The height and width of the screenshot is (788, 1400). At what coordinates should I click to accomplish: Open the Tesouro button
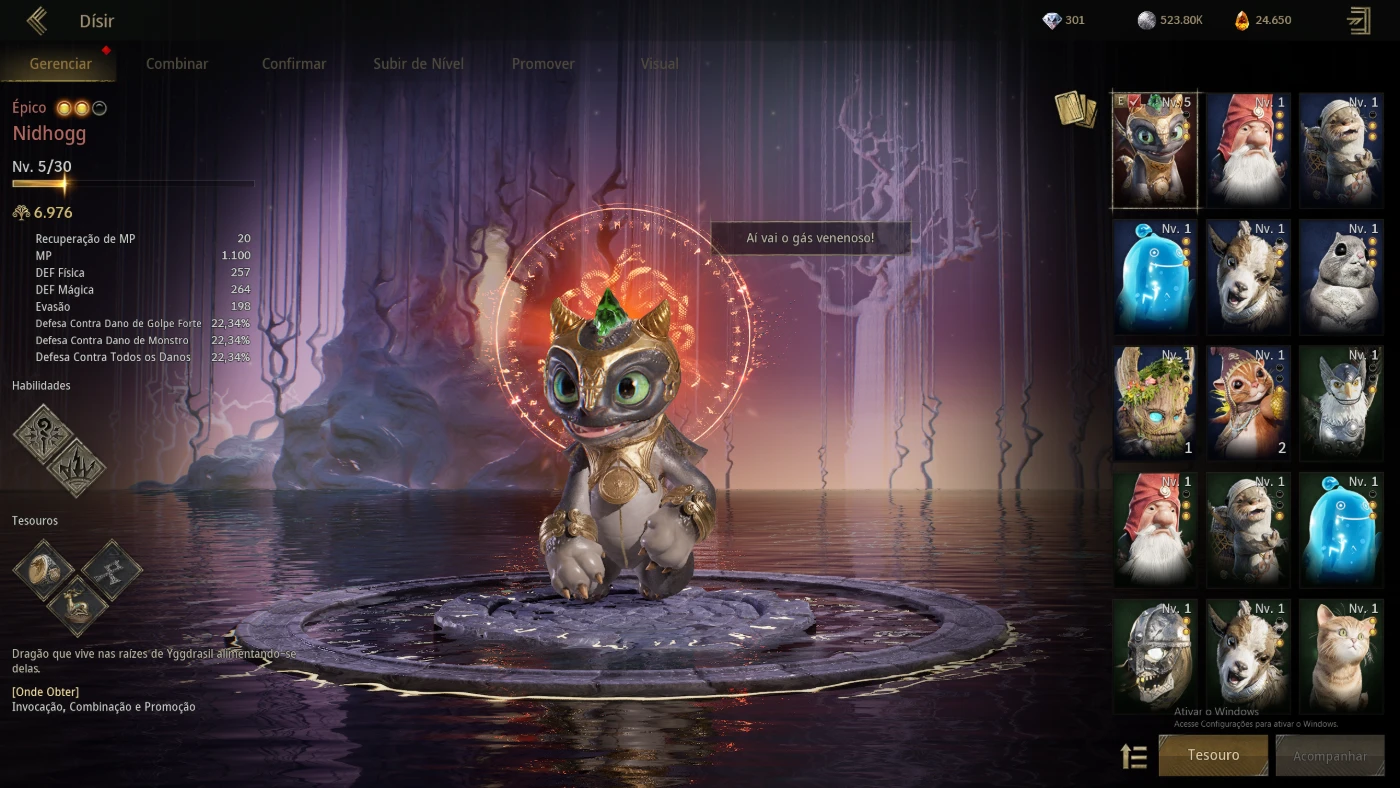click(x=1213, y=755)
